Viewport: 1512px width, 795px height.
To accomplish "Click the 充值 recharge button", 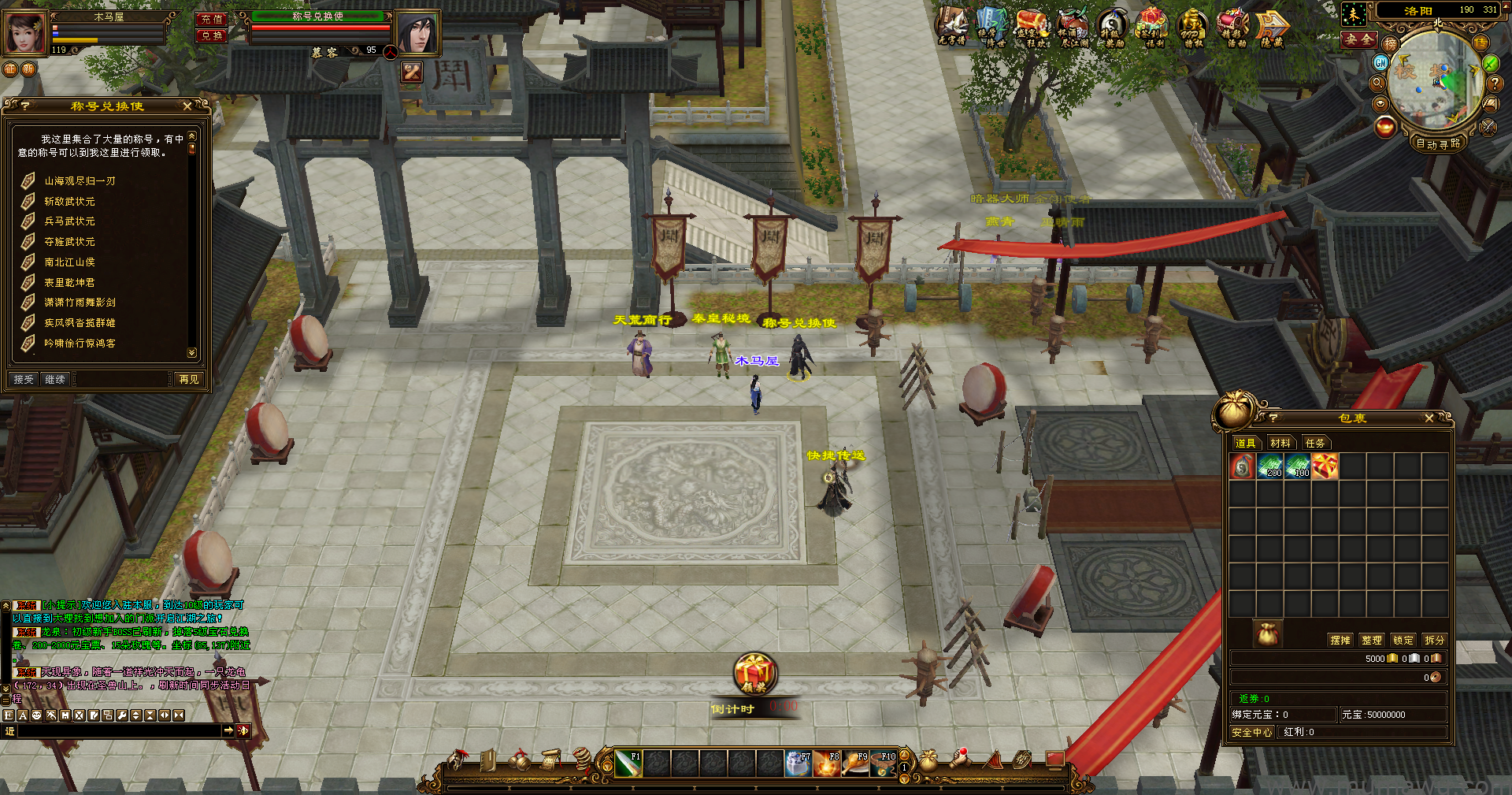I will point(211,19).
